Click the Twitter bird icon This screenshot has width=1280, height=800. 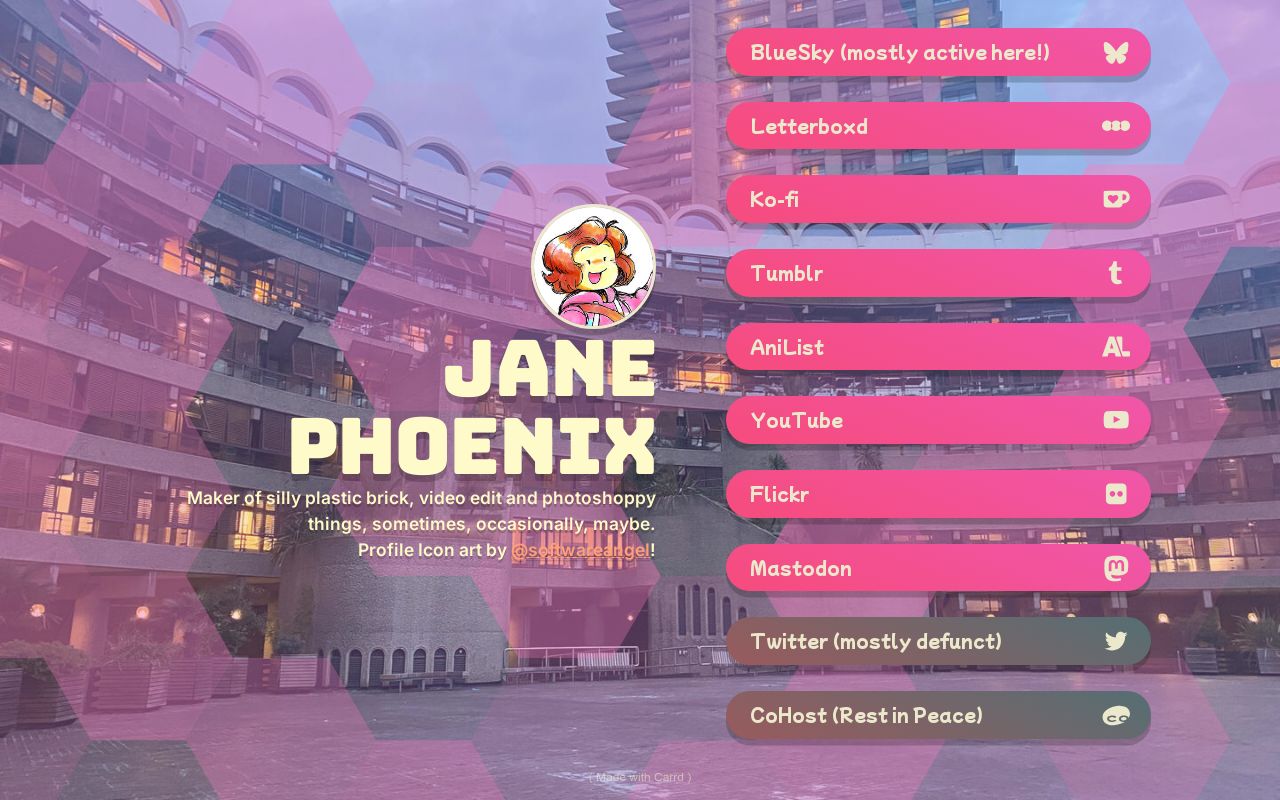pyautogui.click(x=1116, y=641)
